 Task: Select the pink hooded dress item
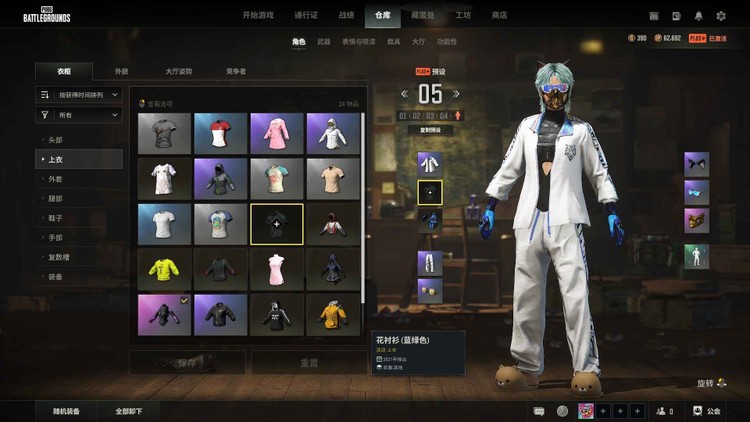[x=277, y=133]
